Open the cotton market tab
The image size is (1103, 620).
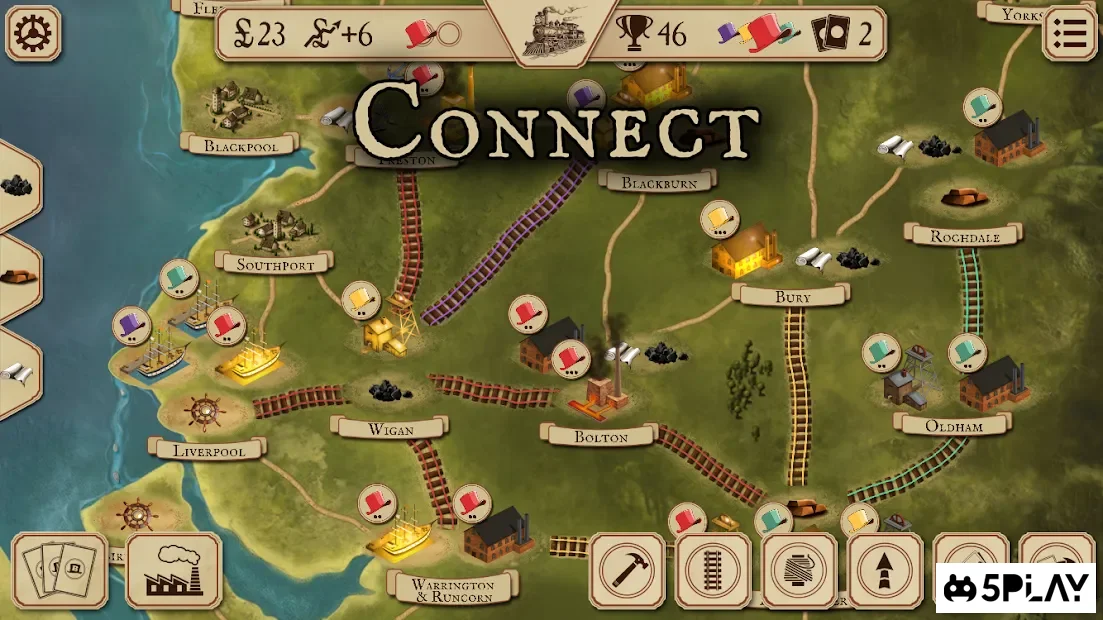tap(15, 371)
